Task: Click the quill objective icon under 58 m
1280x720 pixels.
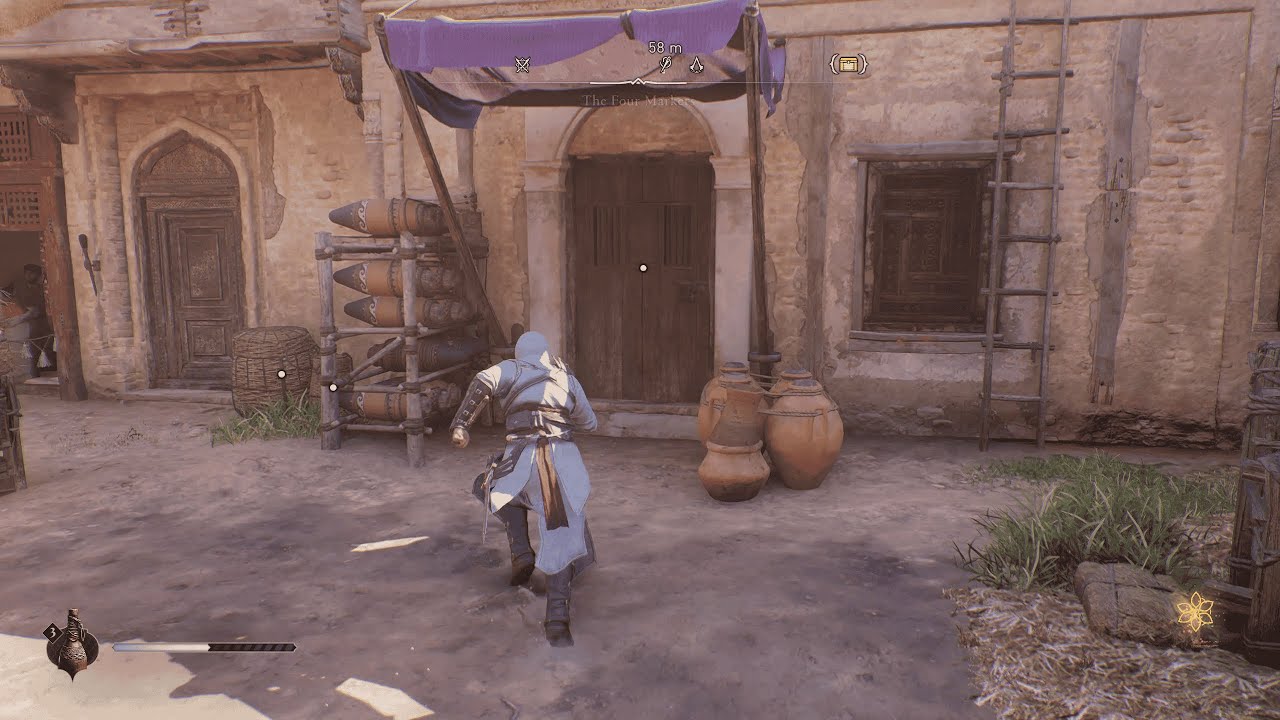Action: point(666,62)
